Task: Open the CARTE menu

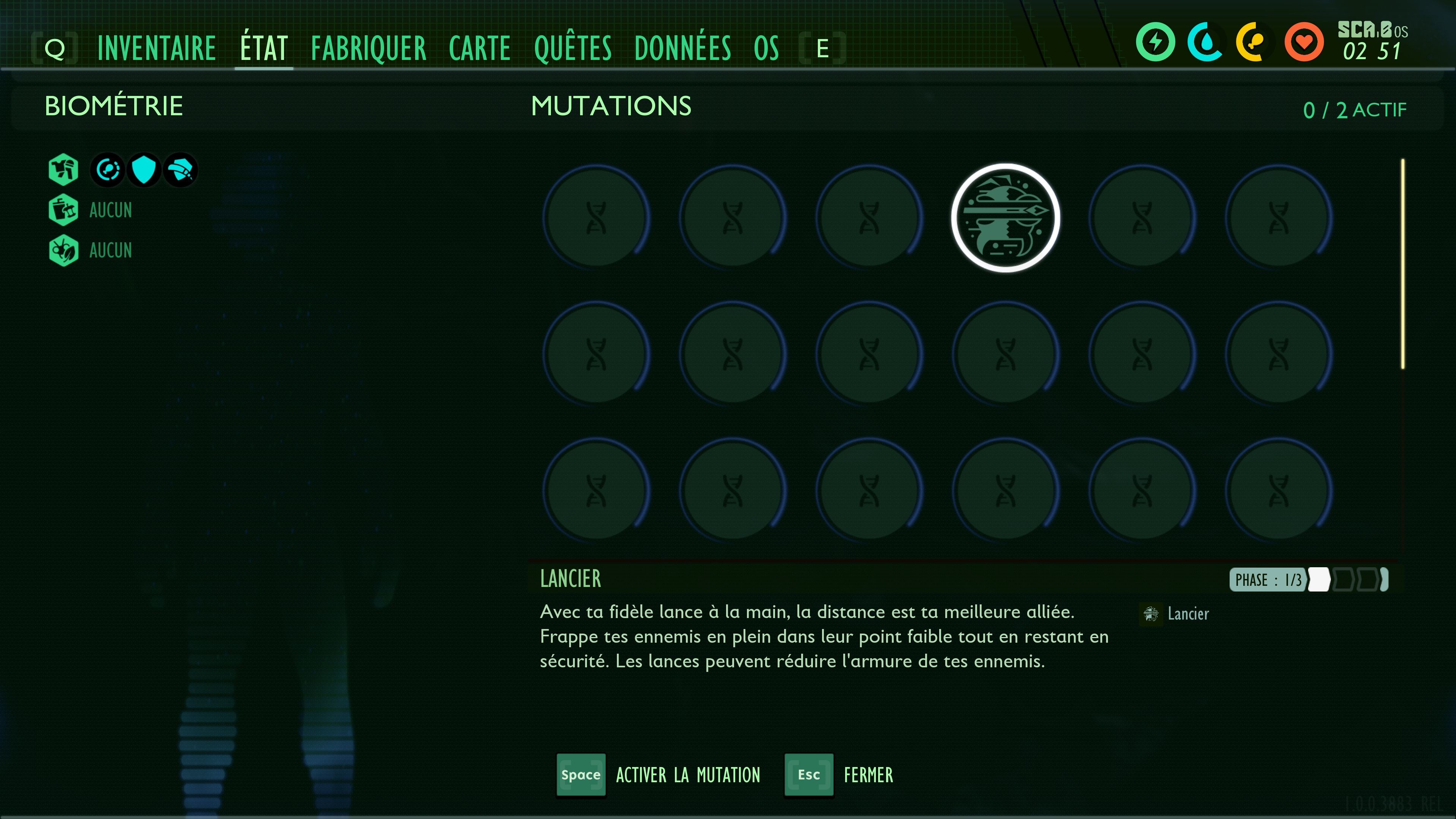Action: (x=479, y=48)
